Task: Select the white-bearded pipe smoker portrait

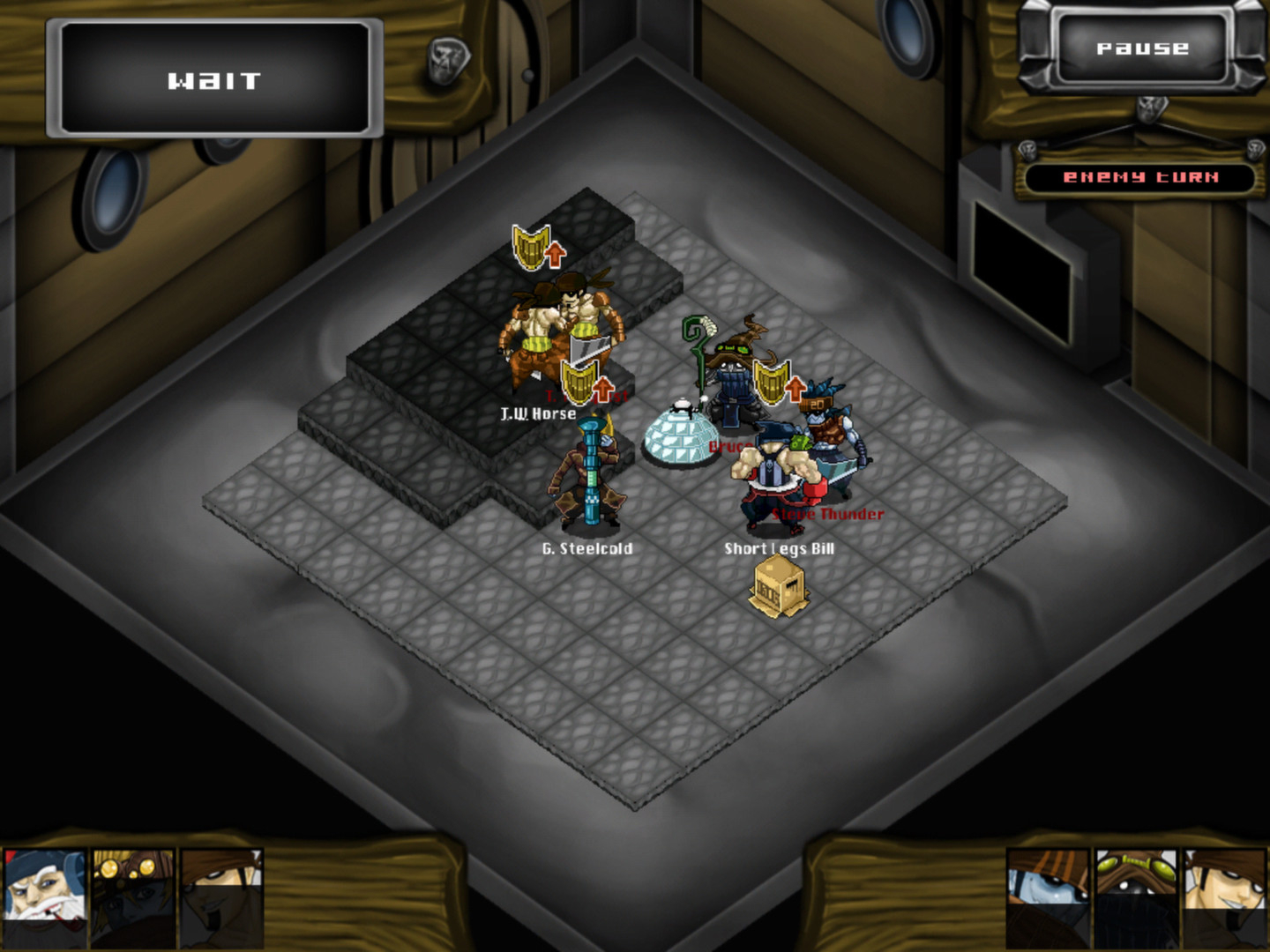Action: coord(45,896)
